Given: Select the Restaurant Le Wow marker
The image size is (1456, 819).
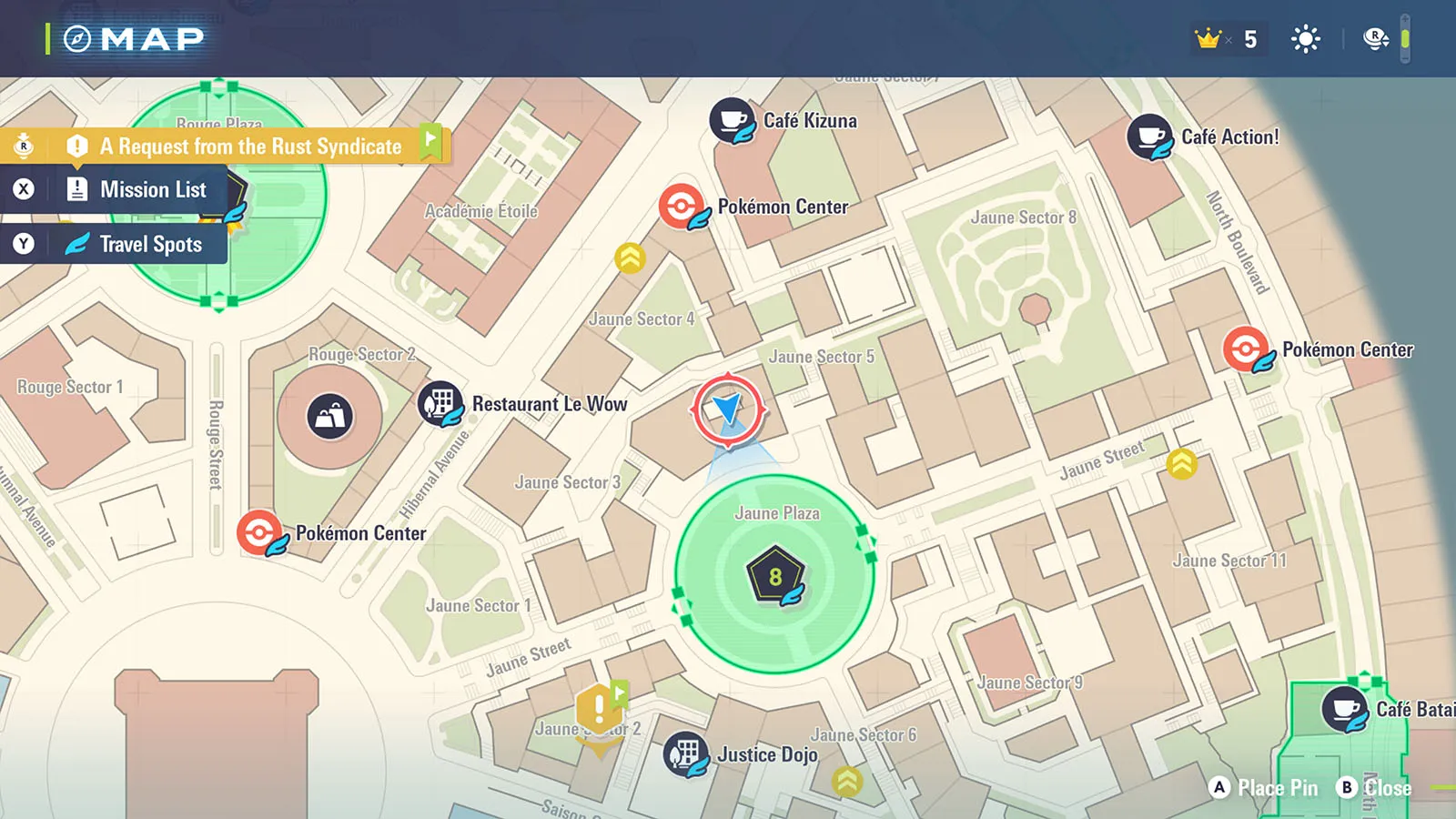Looking at the screenshot, I should coord(440,403).
